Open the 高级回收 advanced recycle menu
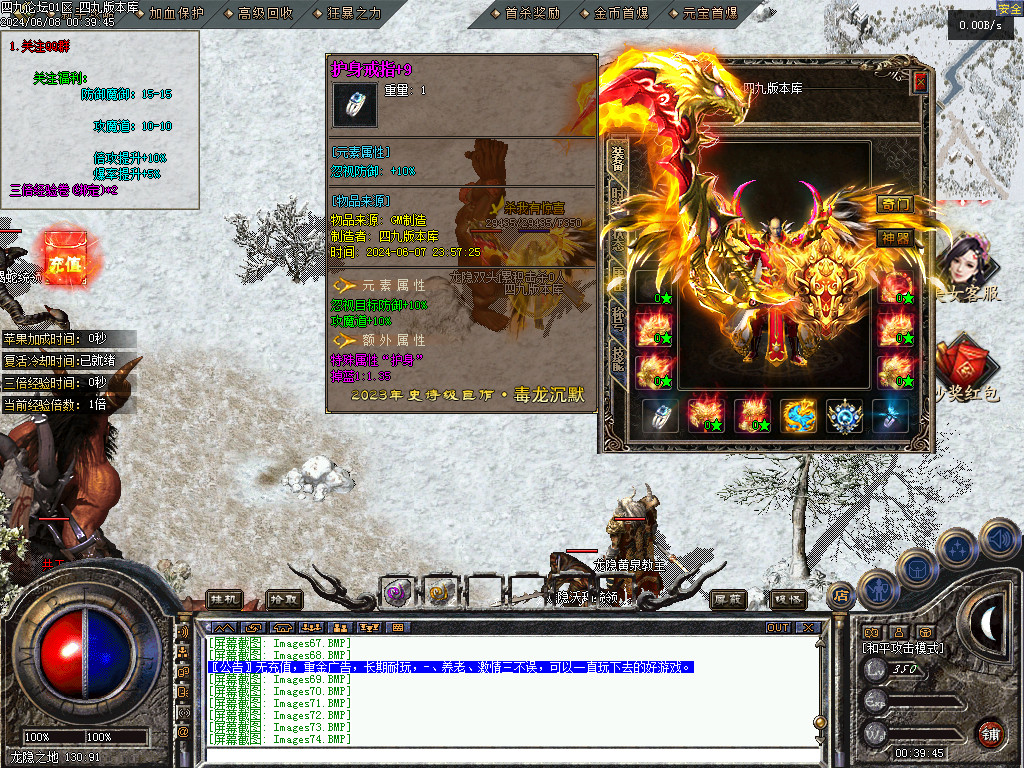The image size is (1024, 768). (265, 13)
